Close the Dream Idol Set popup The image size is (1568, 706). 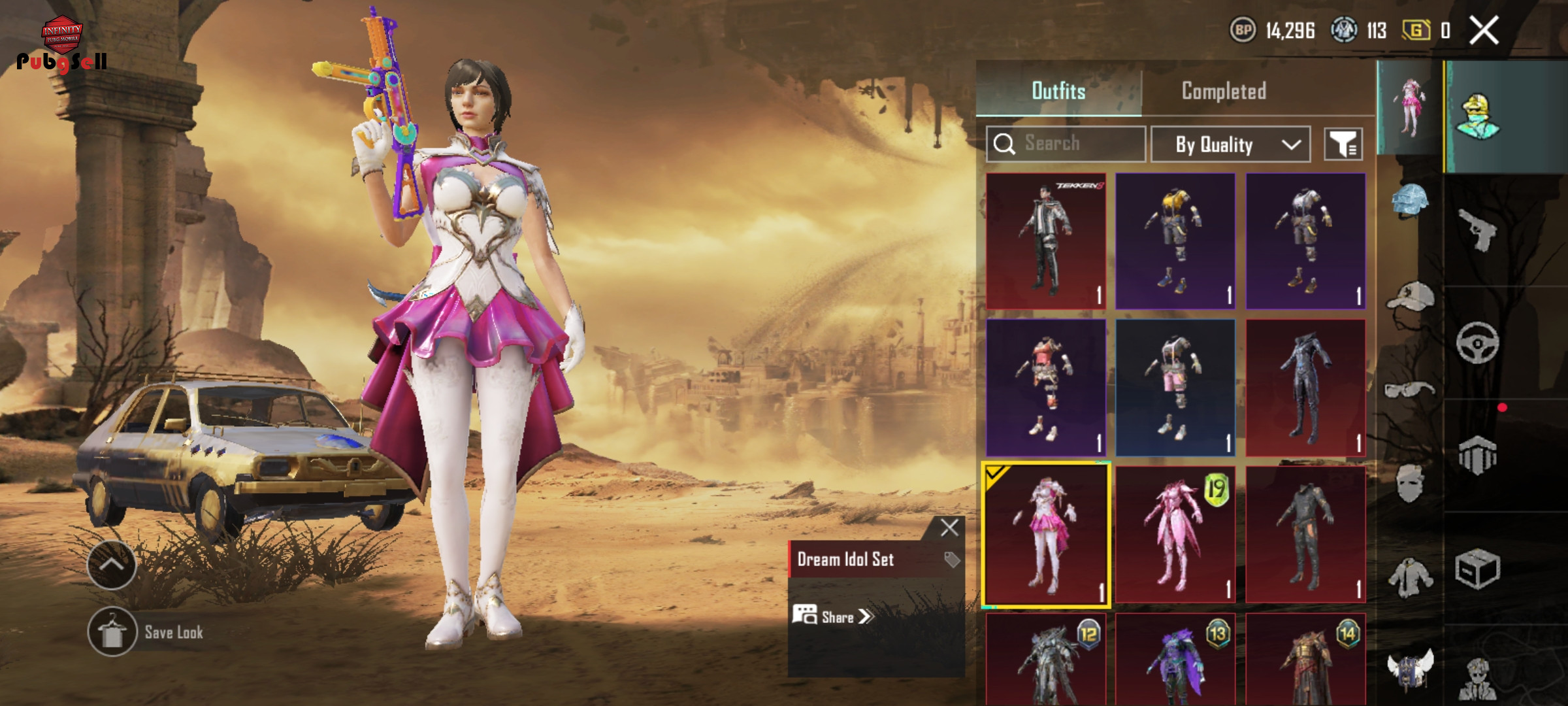pos(949,528)
